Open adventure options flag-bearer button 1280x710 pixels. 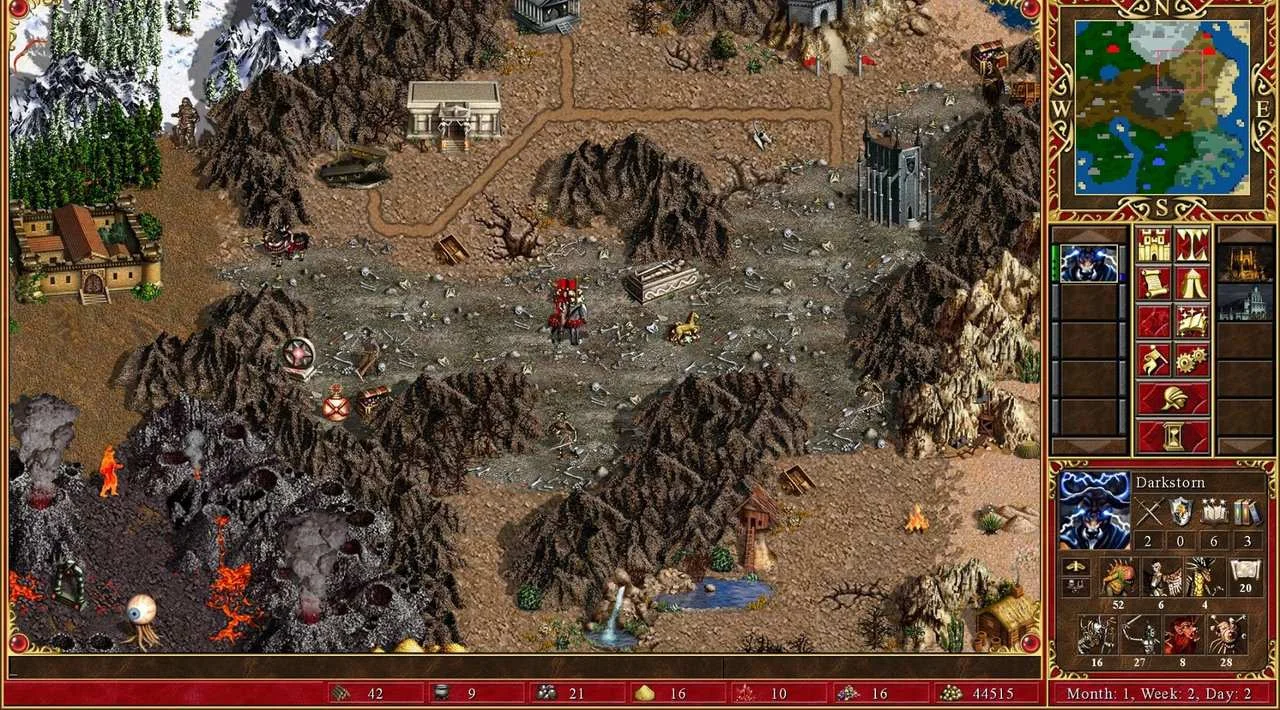tap(1152, 360)
